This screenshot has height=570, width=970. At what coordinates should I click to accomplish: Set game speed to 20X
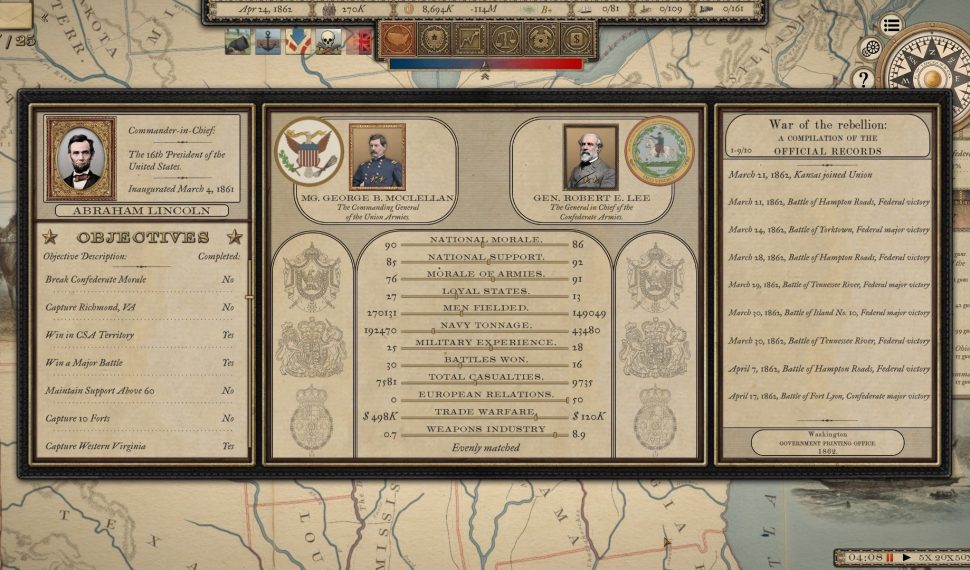point(943,557)
